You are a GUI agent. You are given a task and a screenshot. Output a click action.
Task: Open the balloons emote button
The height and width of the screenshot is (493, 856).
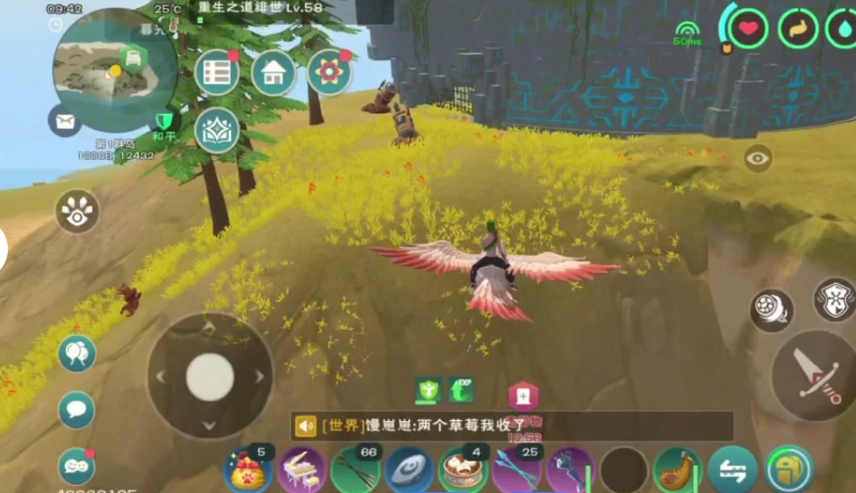(77, 353)
